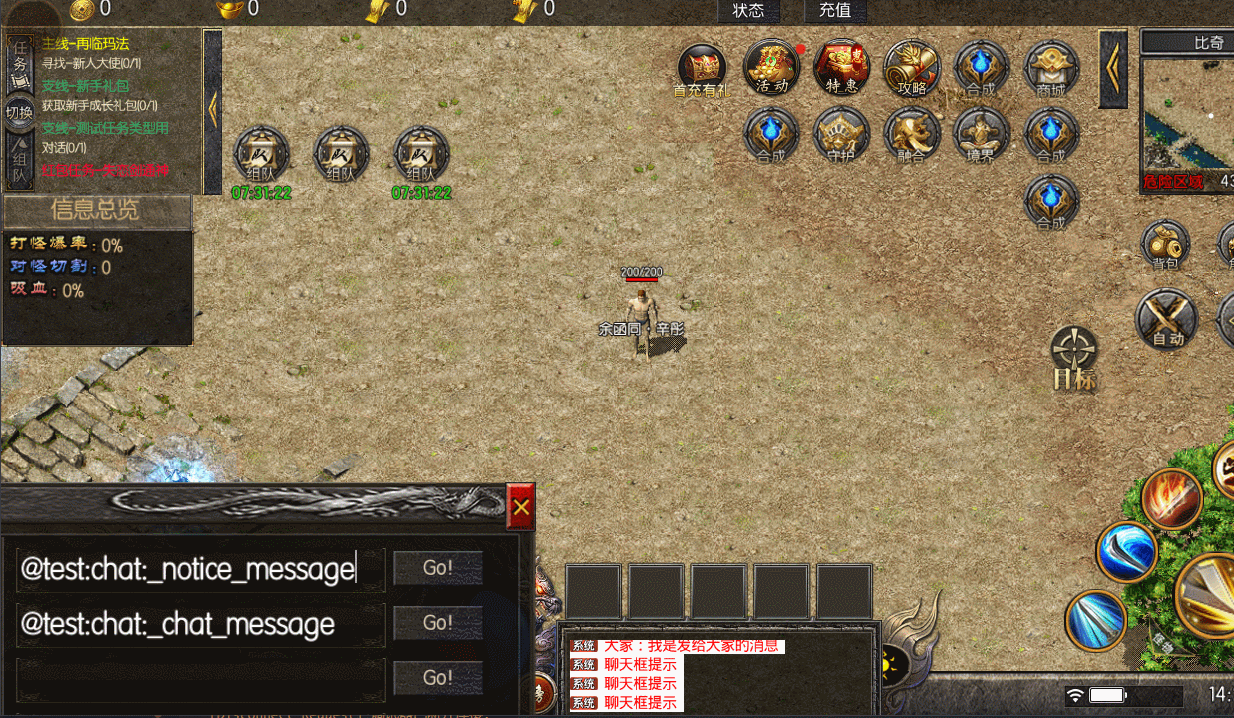Focus the @test:chat:_chat_message input field
The height and width of the screenshot is (718, 1234).
[200, 624]
